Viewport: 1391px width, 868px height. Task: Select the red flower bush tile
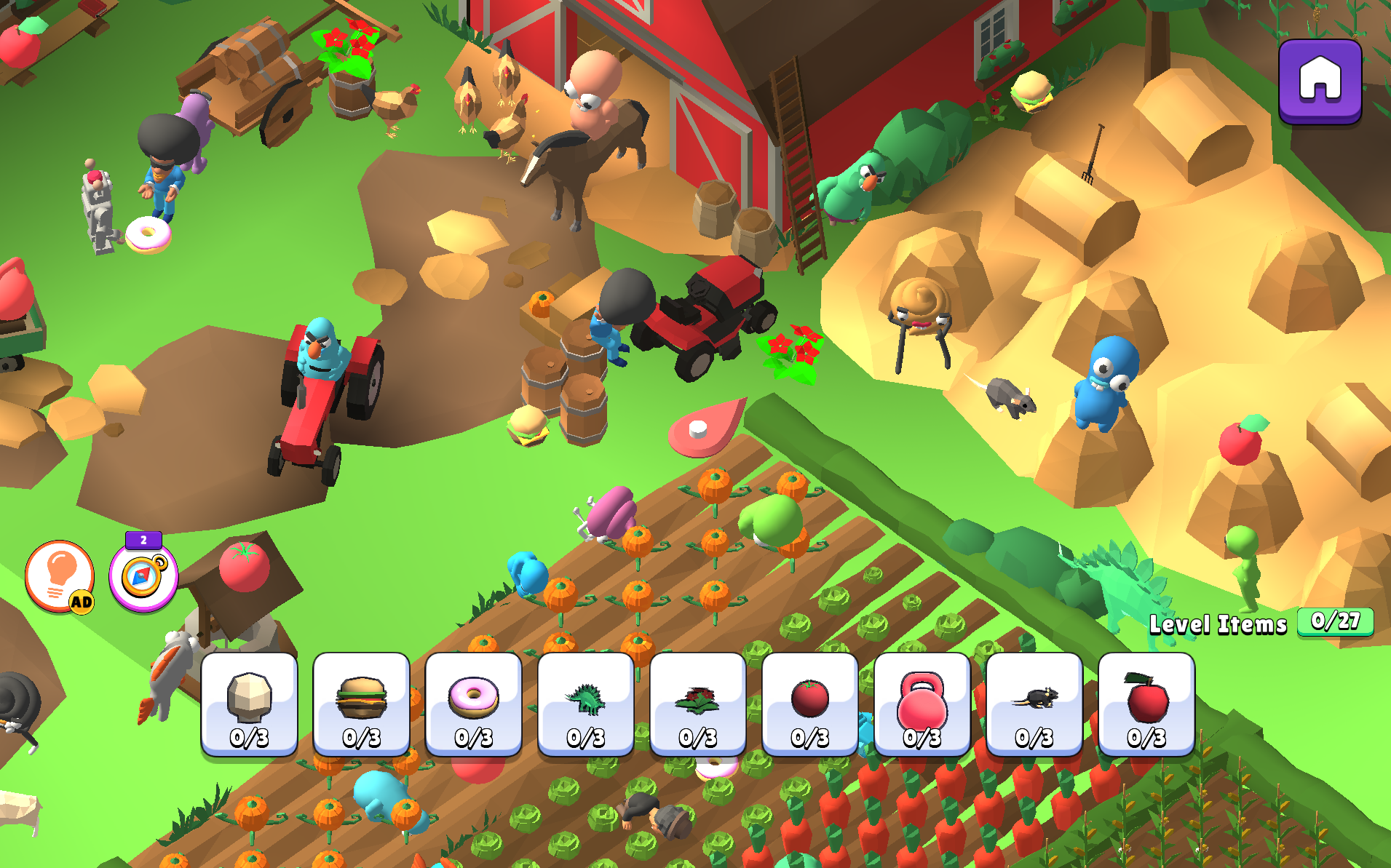pyautogui.click(x=698, y=704)
